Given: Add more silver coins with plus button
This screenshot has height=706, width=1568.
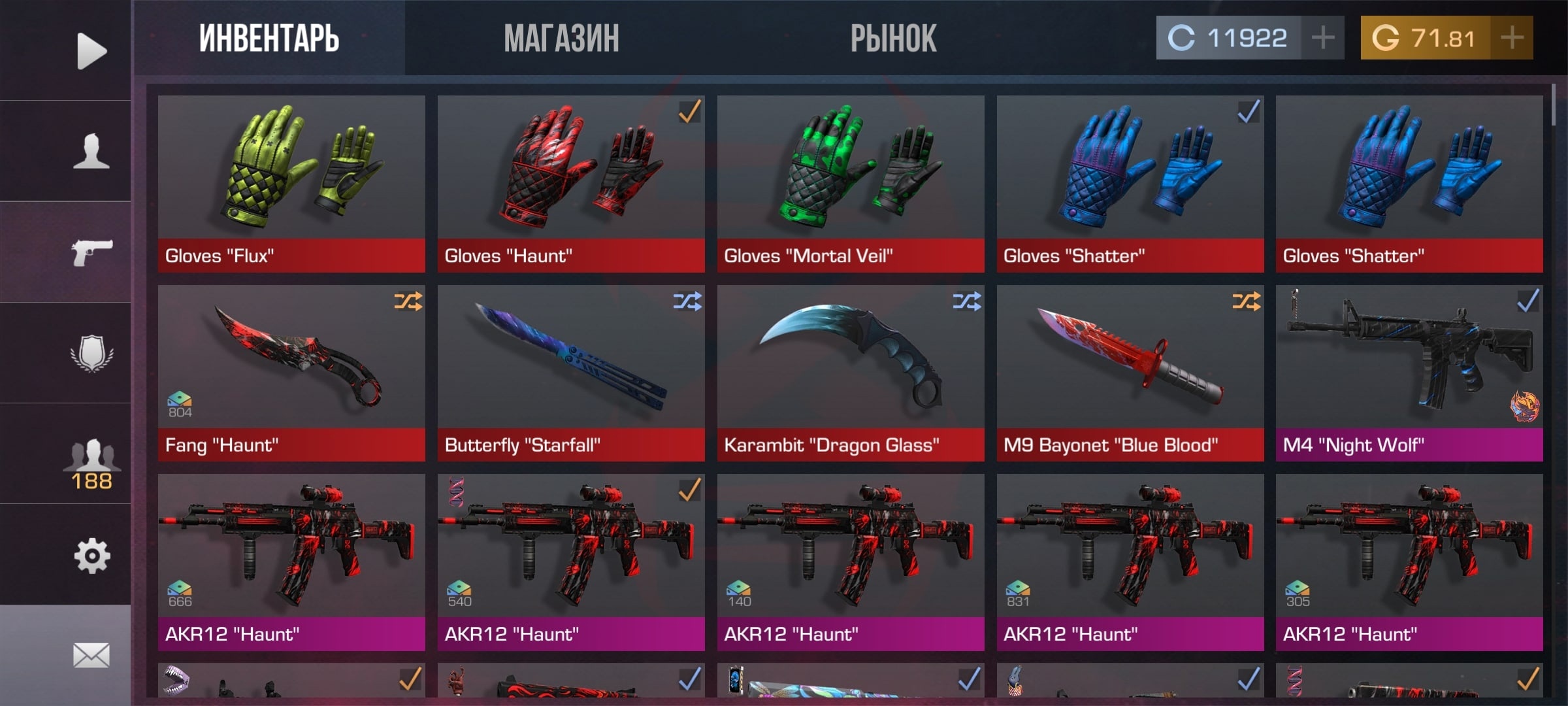Looking at the screenshot, I should tap(1322, 38).
